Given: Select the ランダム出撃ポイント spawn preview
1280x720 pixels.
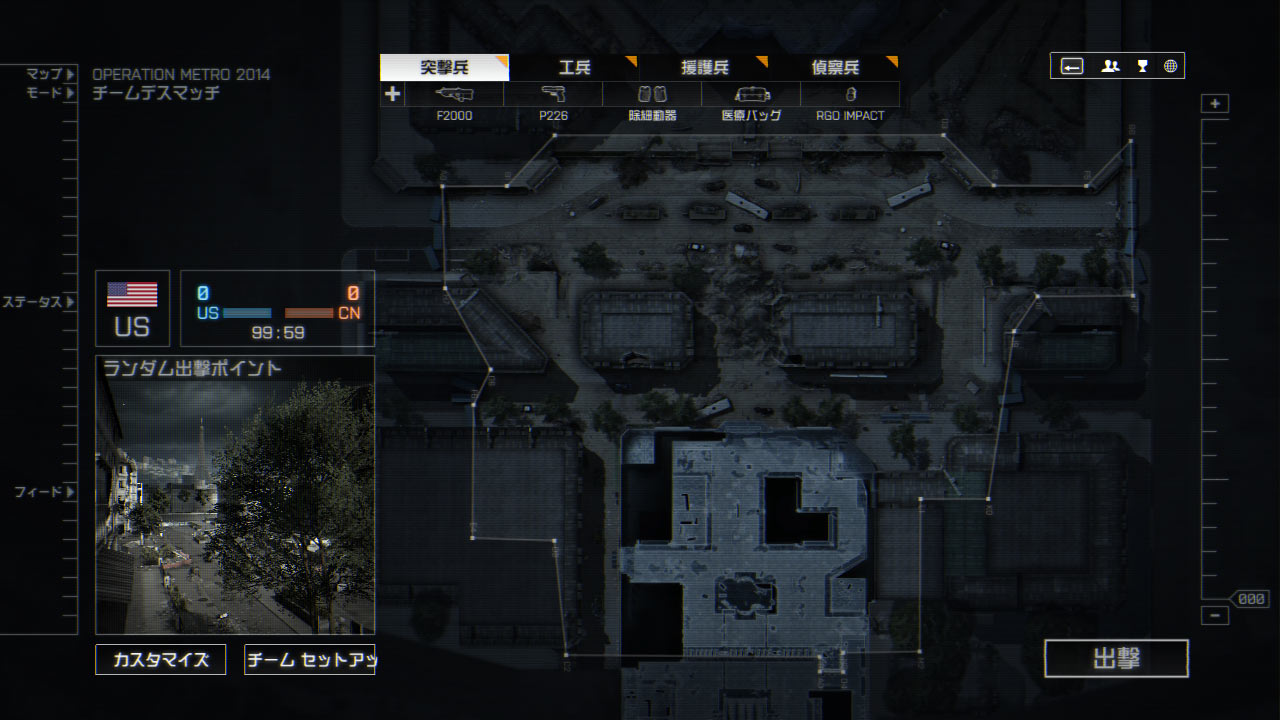Looking at the screenshot, I should point(235,495).
